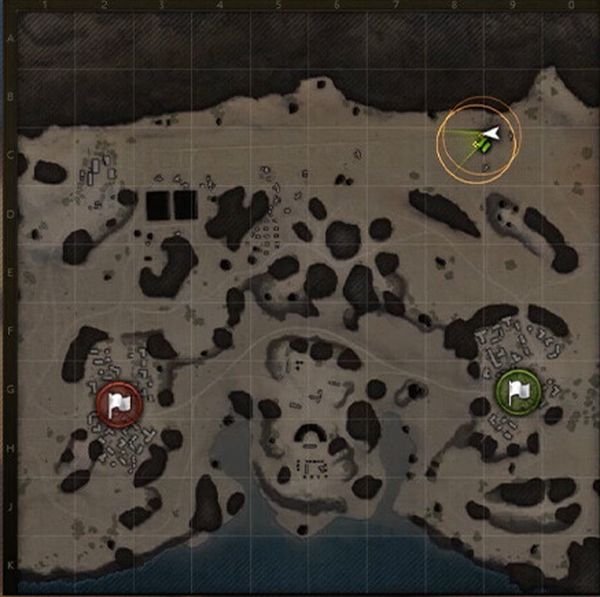Click the white player arrow marker
Screen dimensions: 600x597
pyautogui.click(x=490, y=133)
